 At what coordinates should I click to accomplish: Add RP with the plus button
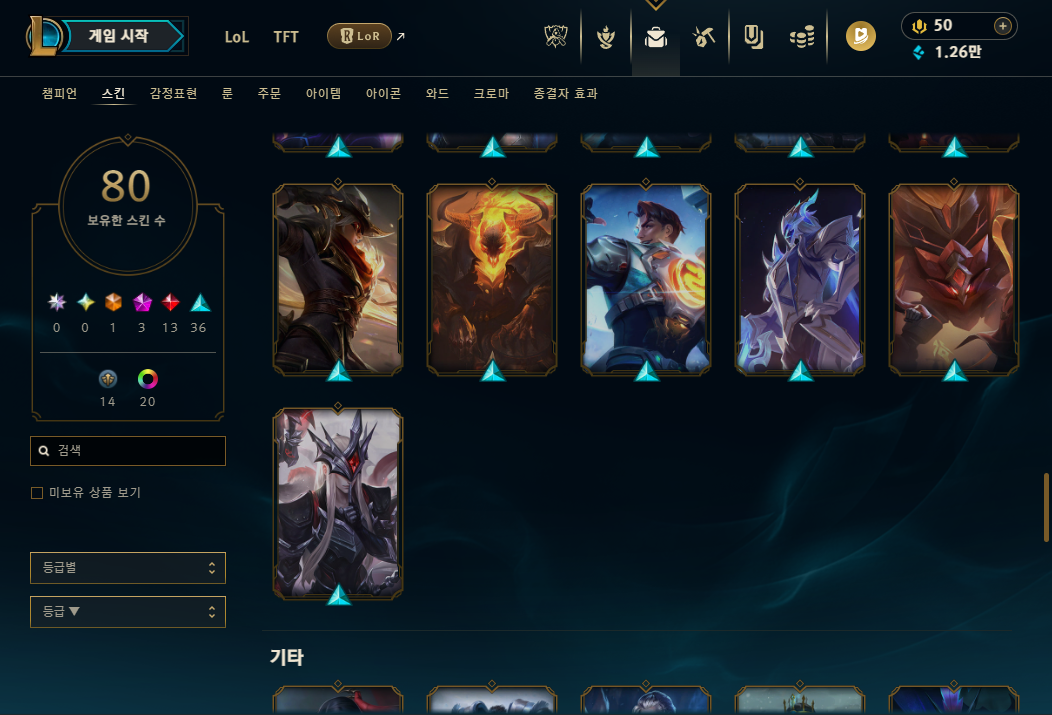pyautogui.click(x=1002, y=26)
